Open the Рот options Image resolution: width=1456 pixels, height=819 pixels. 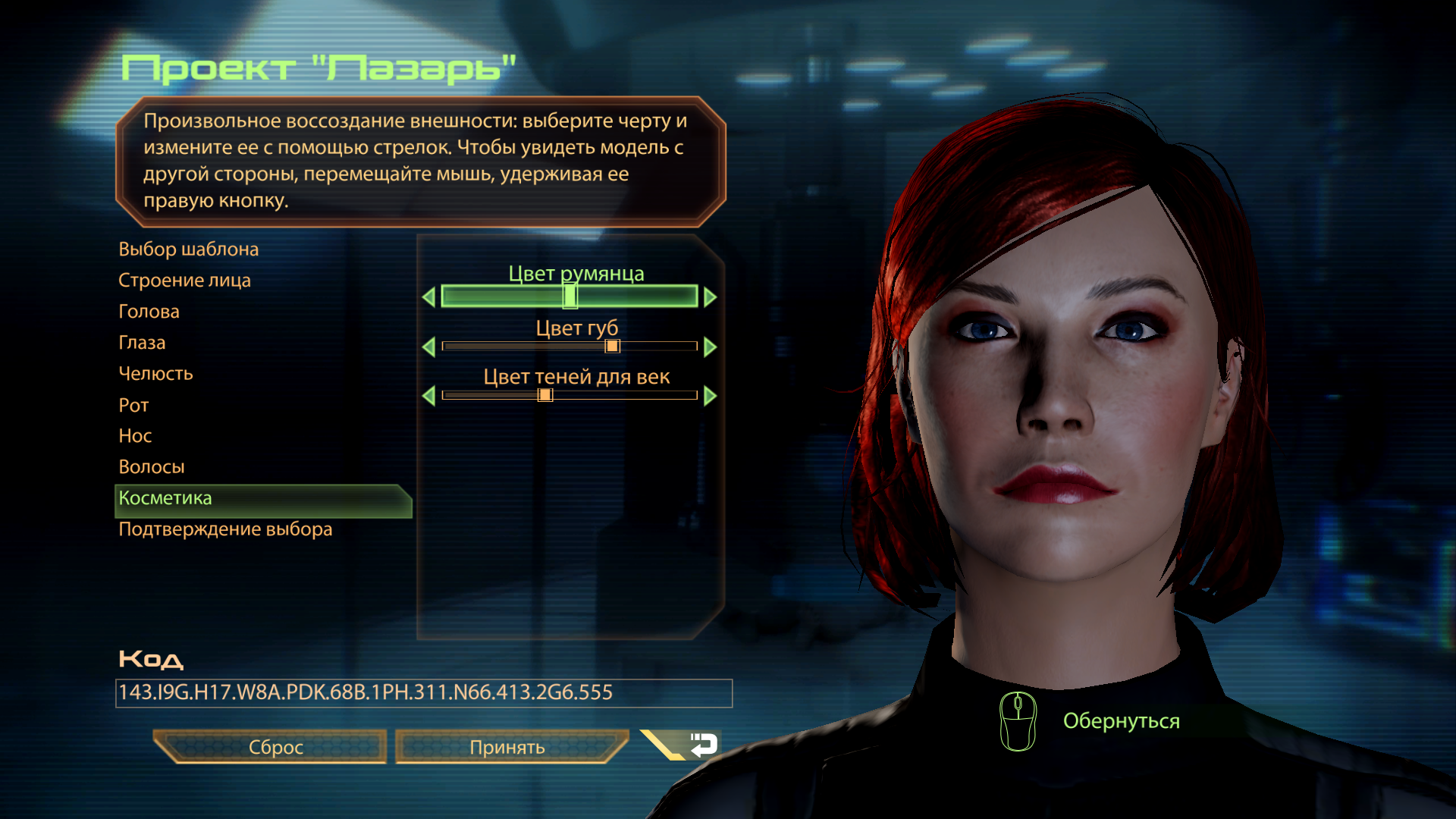coord(133,406)
